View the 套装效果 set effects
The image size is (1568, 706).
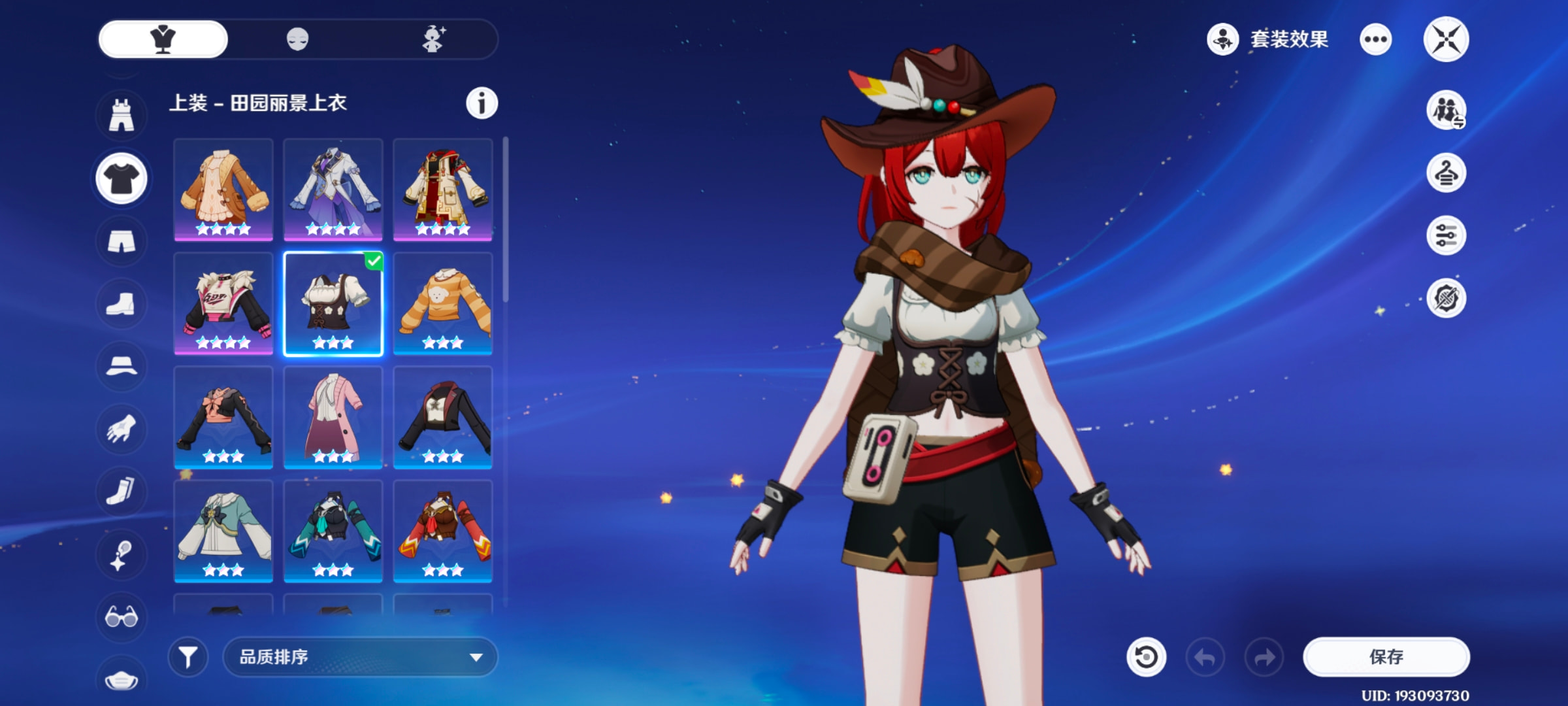1268,39
